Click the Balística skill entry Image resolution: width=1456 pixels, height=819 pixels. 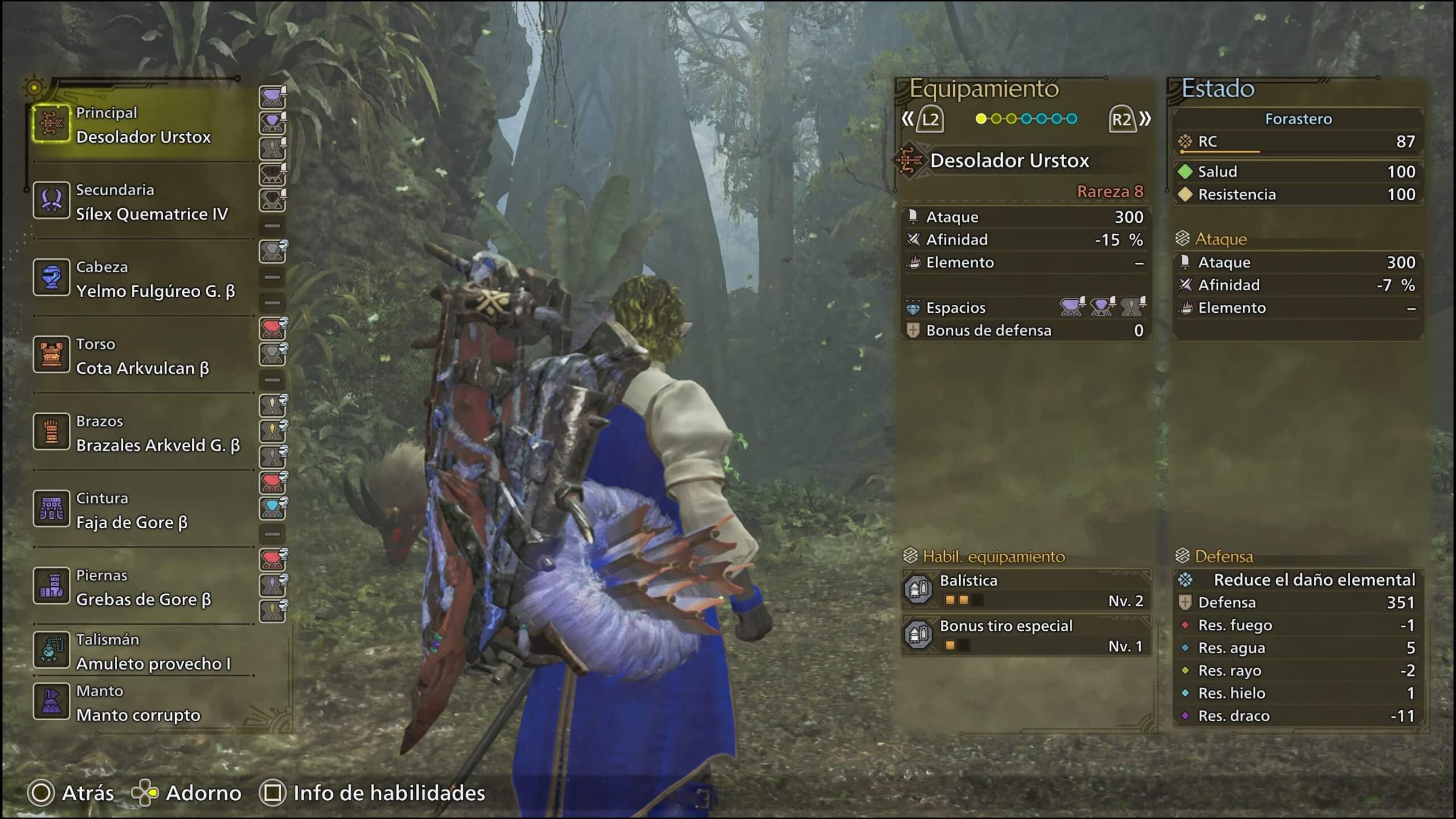click(1026, 590)
